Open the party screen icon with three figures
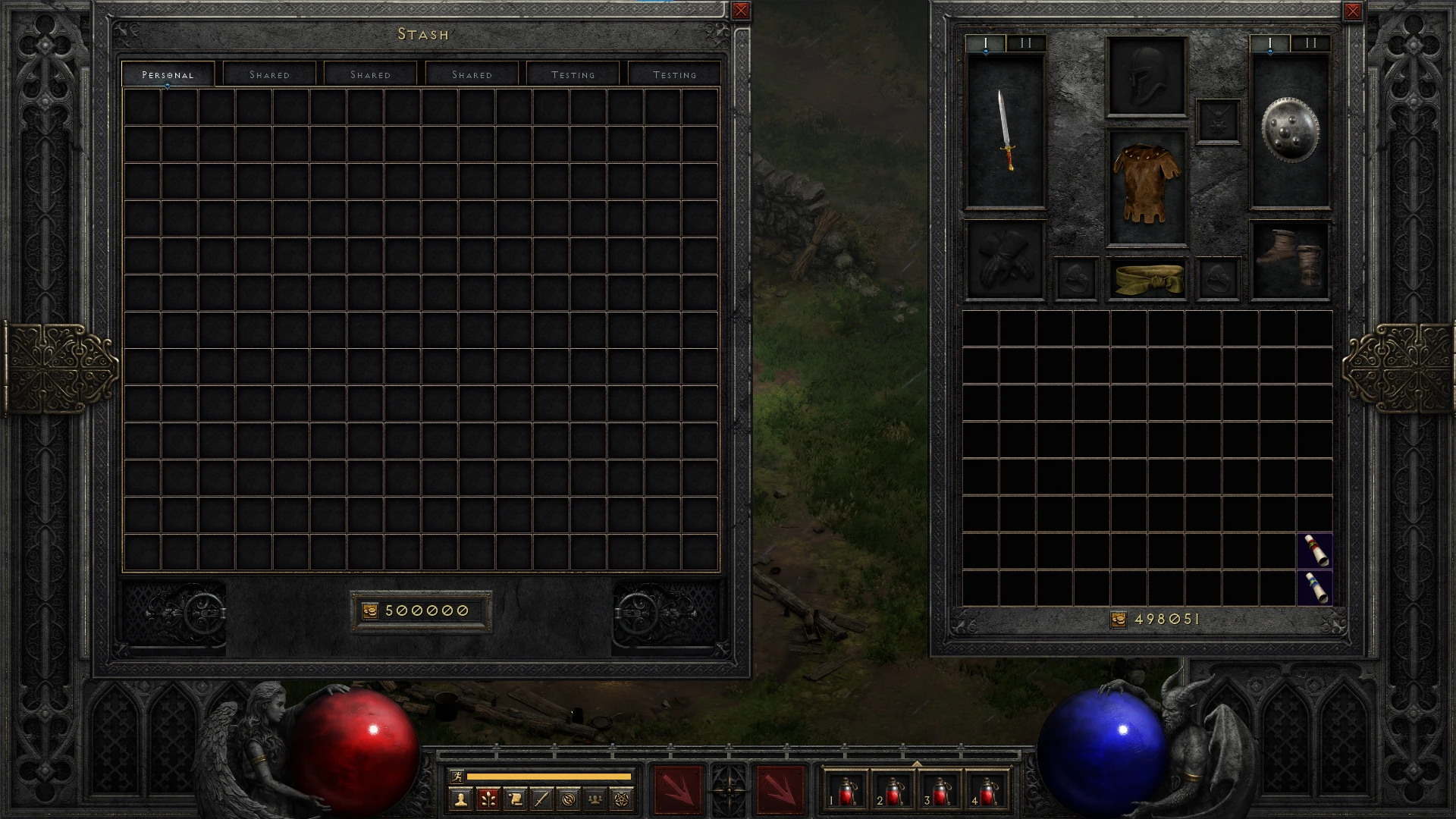 pos(595,799)
